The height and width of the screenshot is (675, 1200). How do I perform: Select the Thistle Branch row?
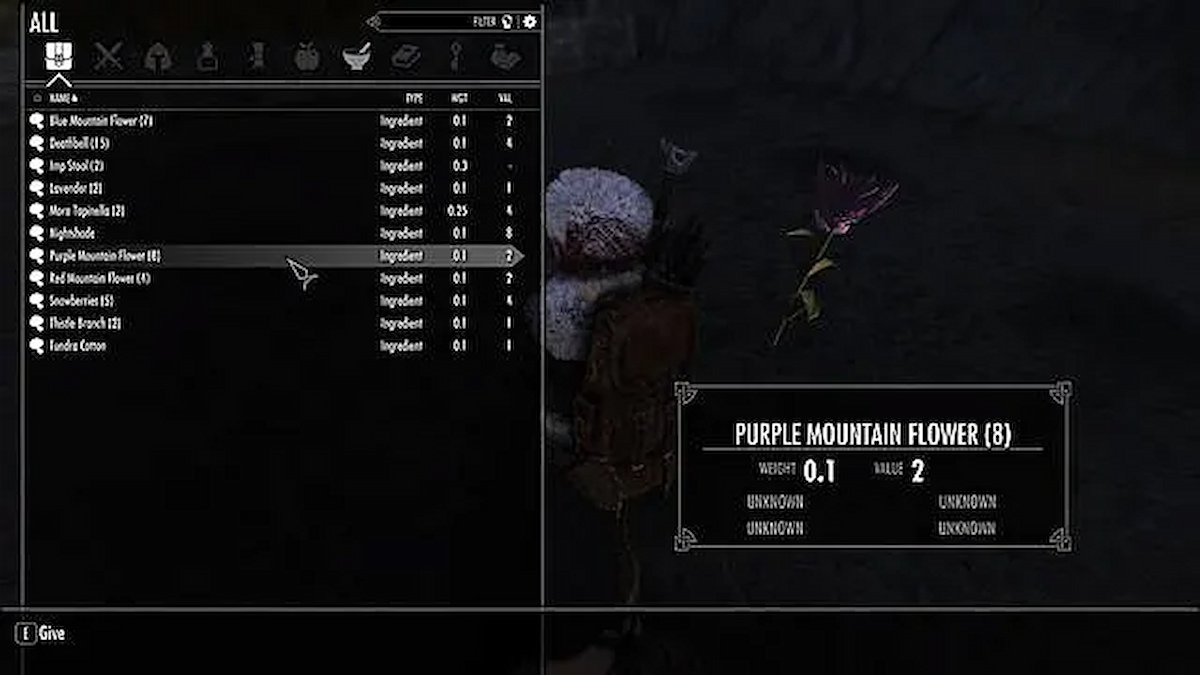(x=85, y=323)
